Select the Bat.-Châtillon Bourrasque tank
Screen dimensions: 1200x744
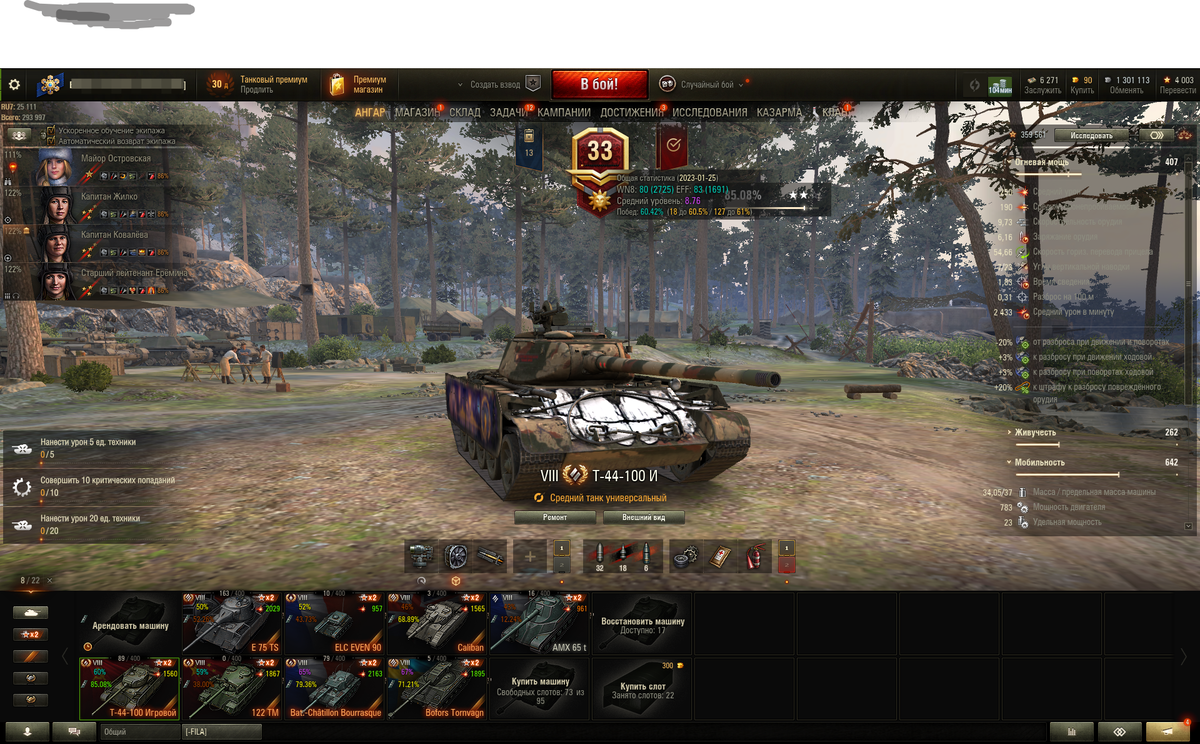click(334, 688)
